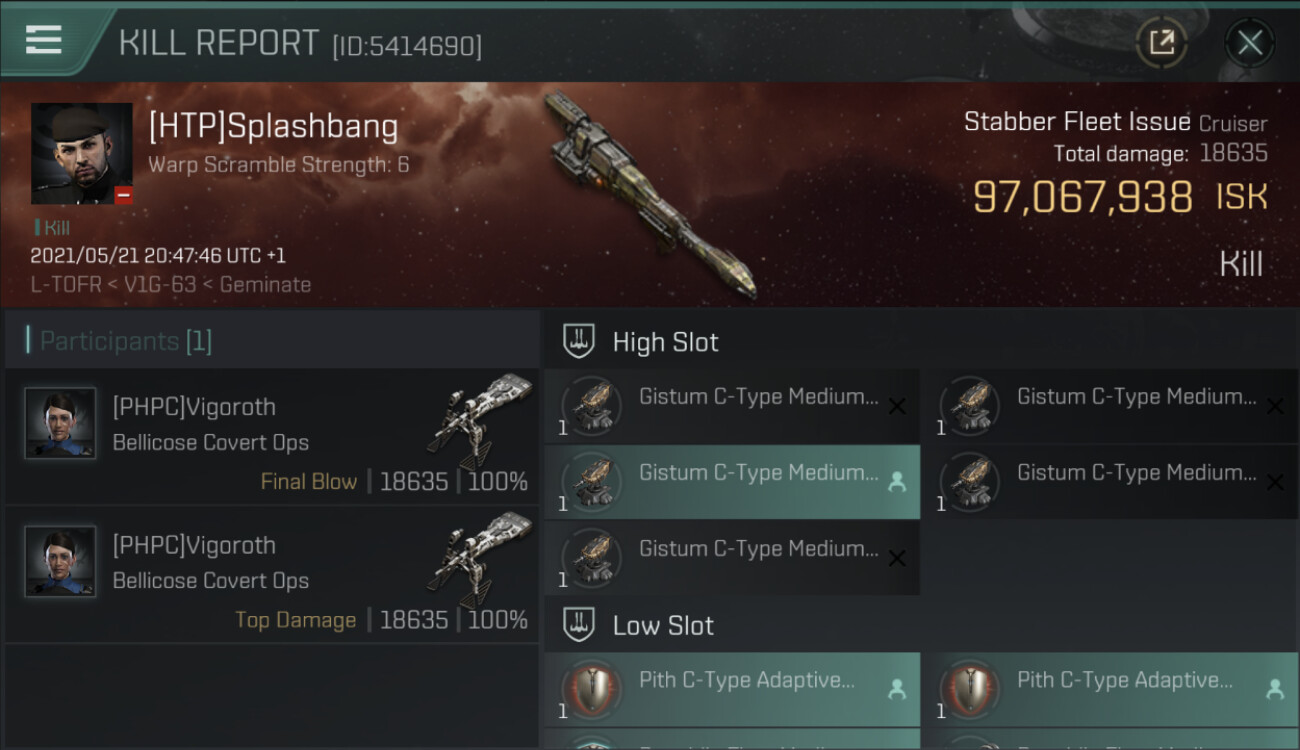1300x750 pixels.
Task: Select the left Pith C-Type Adaptive module
Action: 732,689
